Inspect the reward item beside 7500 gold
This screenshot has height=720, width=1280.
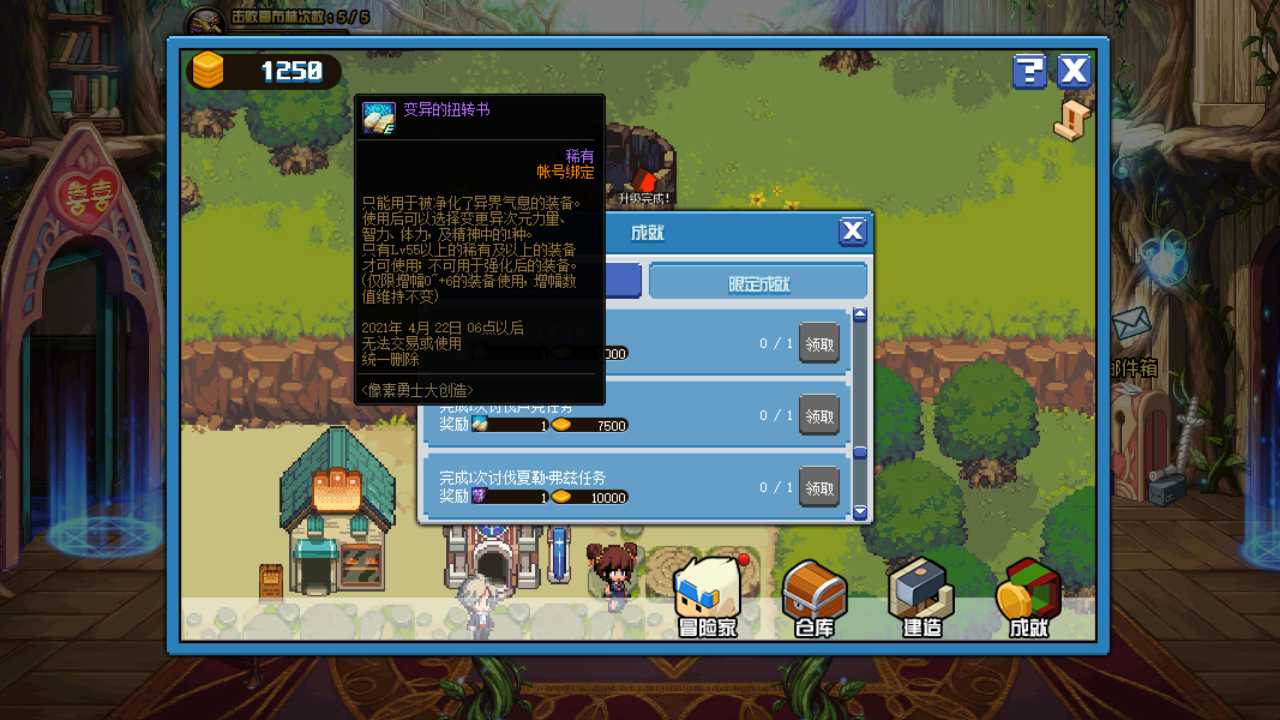tap(479, 425)
